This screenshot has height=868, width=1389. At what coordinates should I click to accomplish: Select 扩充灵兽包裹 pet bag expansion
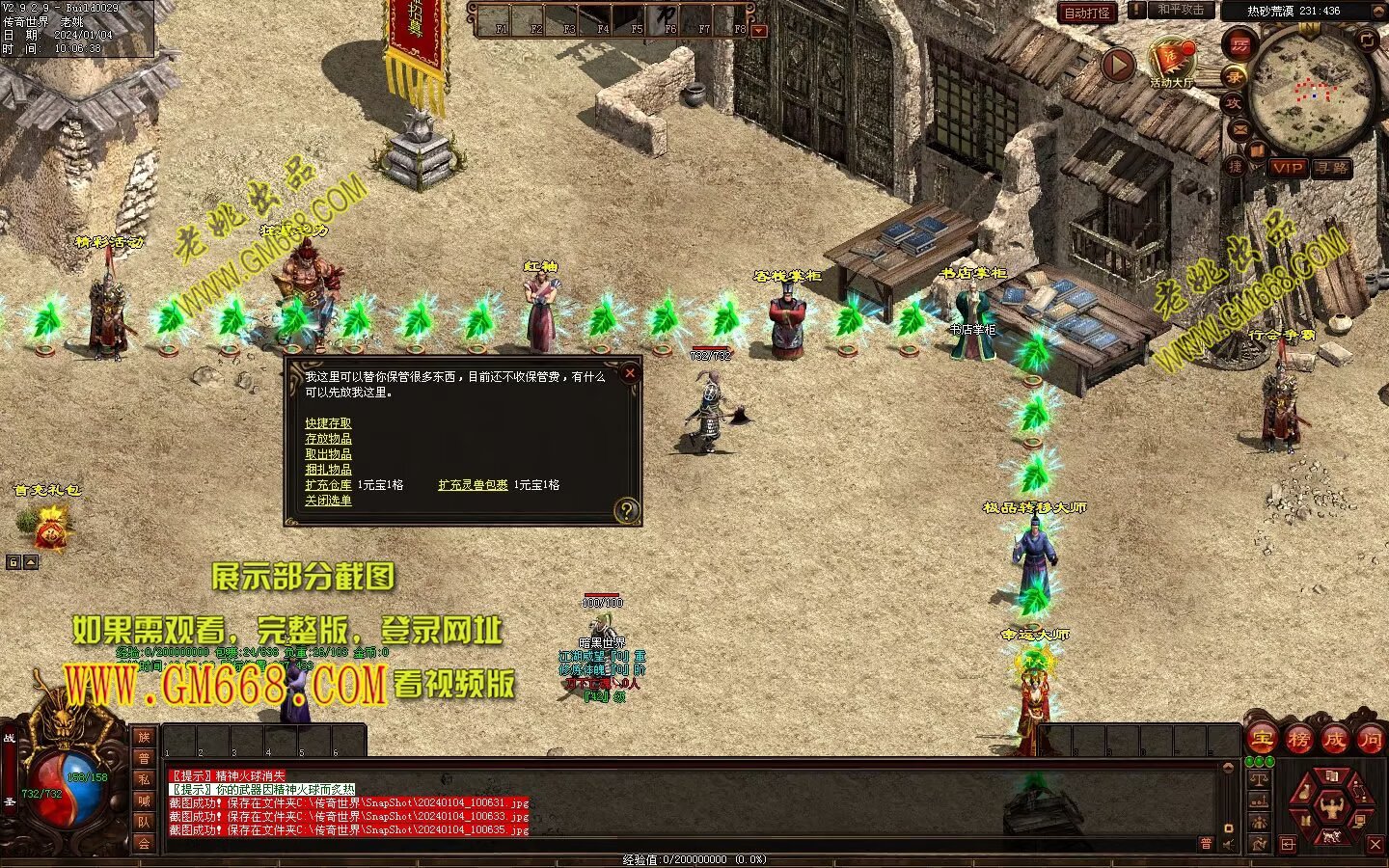click(473, 485)
